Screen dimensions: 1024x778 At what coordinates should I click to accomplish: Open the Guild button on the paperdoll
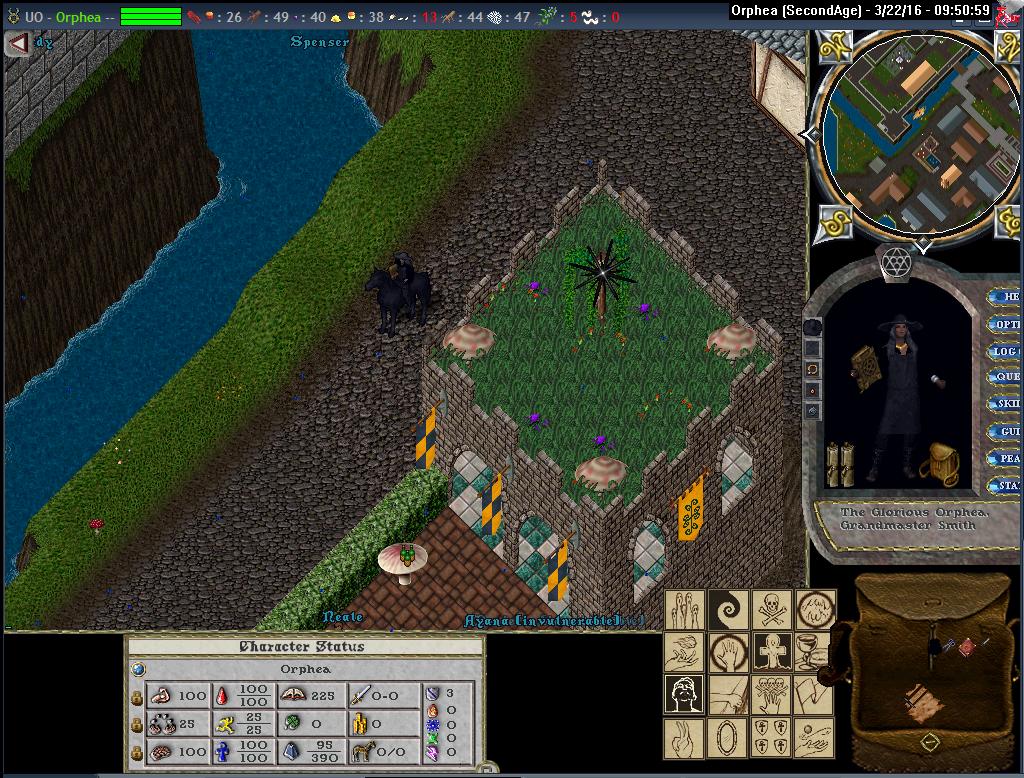point(1005,432)
